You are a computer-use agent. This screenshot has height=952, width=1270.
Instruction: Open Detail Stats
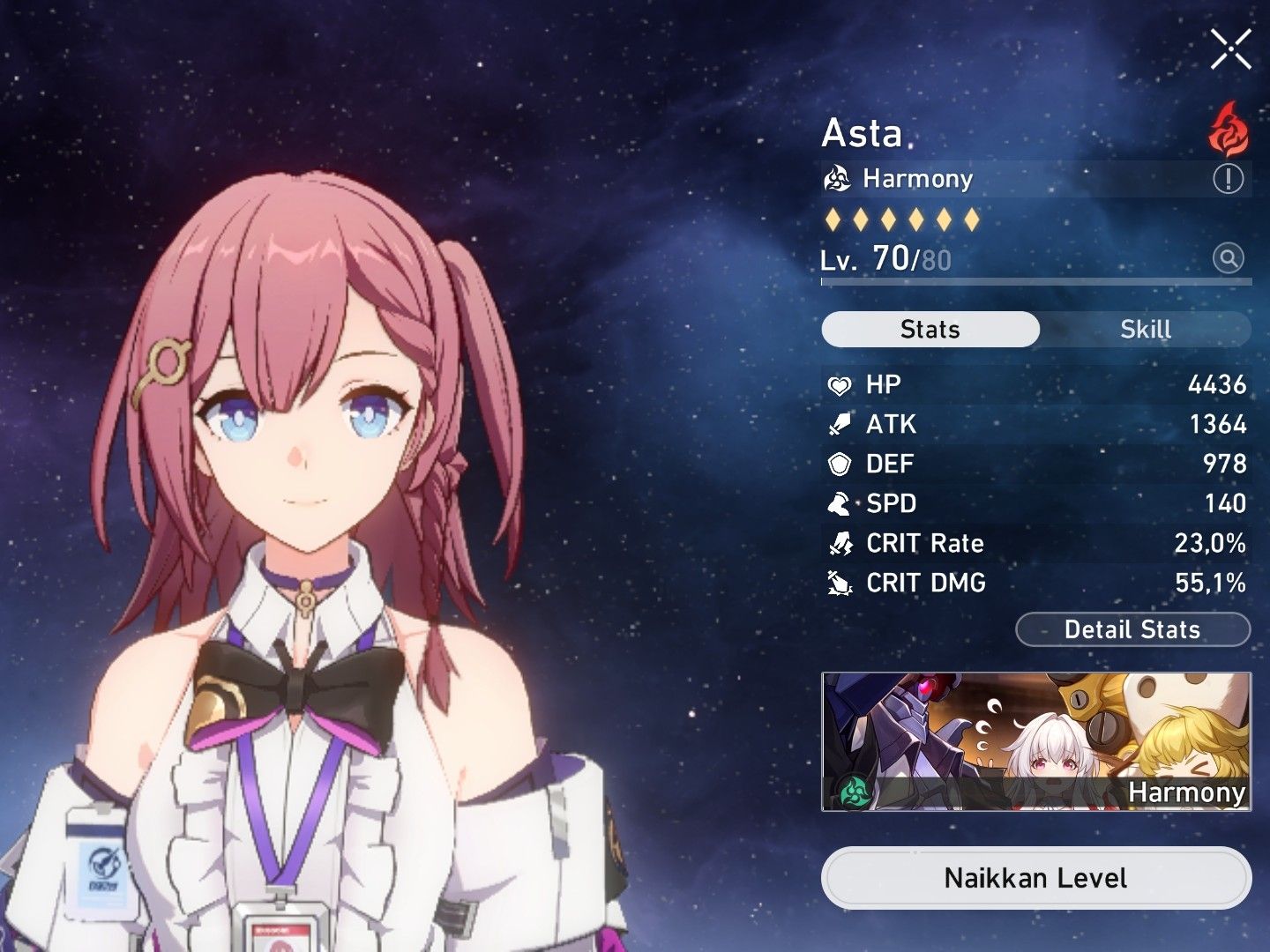(1132, 629)
